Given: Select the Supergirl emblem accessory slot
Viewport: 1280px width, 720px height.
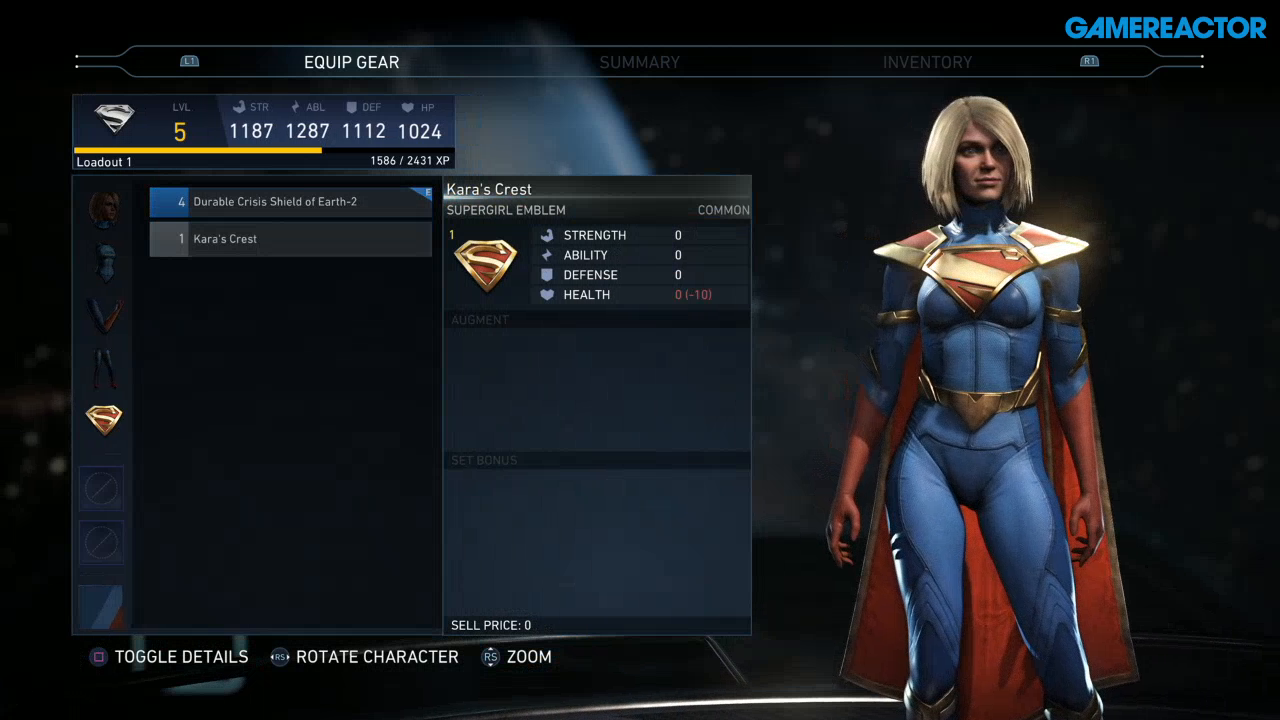Looking at the screenshot, I should 104,420.
